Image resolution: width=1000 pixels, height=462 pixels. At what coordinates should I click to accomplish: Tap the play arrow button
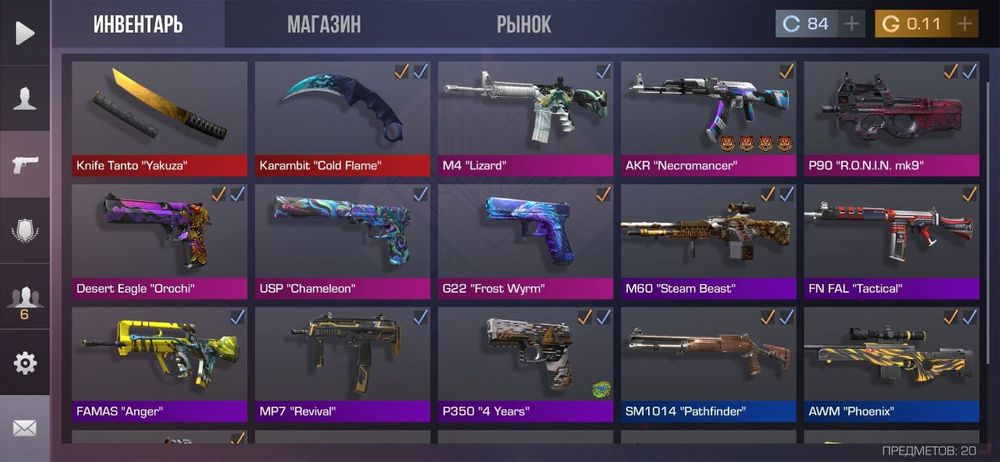[25, 33]
